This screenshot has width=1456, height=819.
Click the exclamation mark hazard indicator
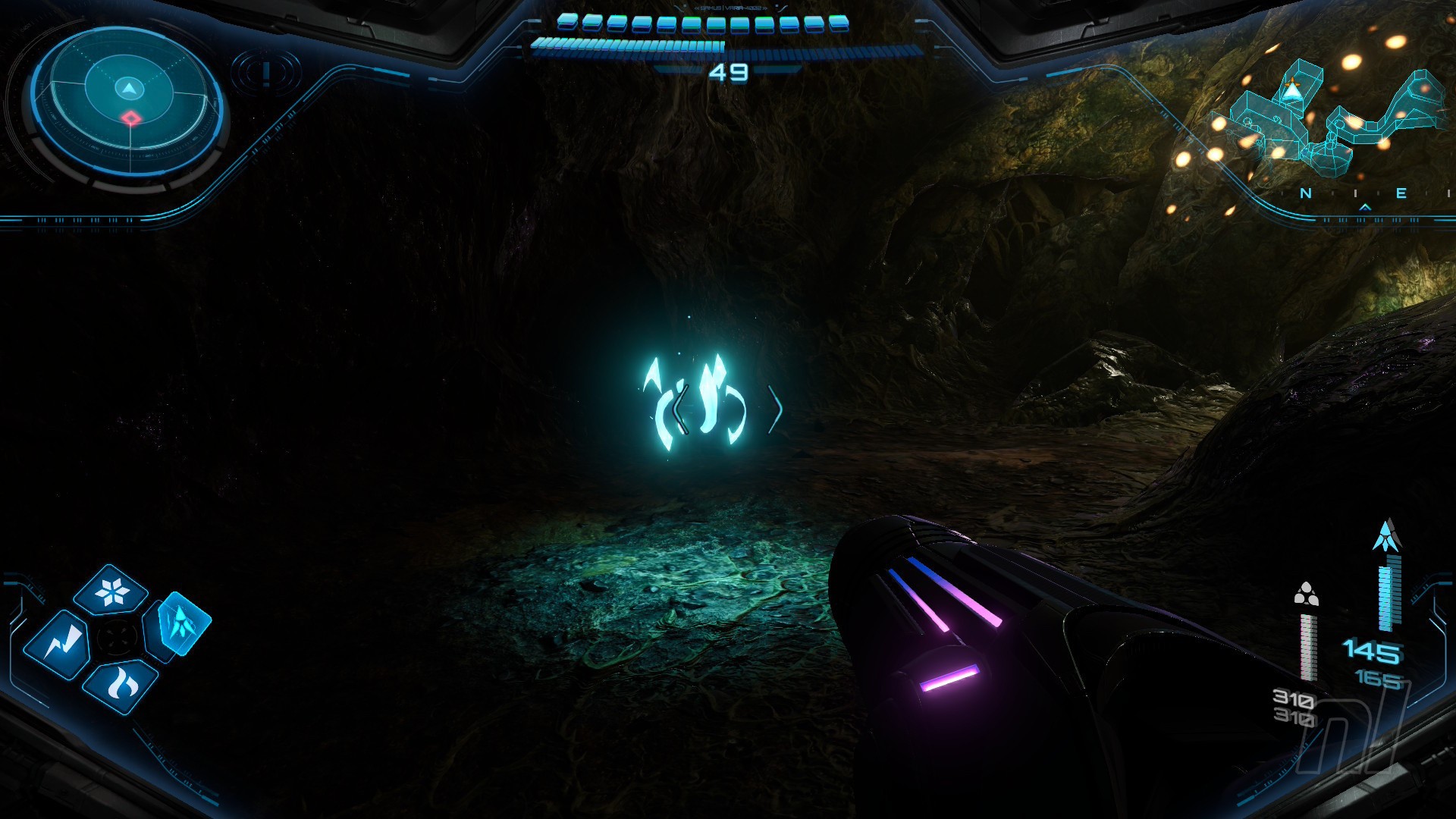(x=266, y=74)
